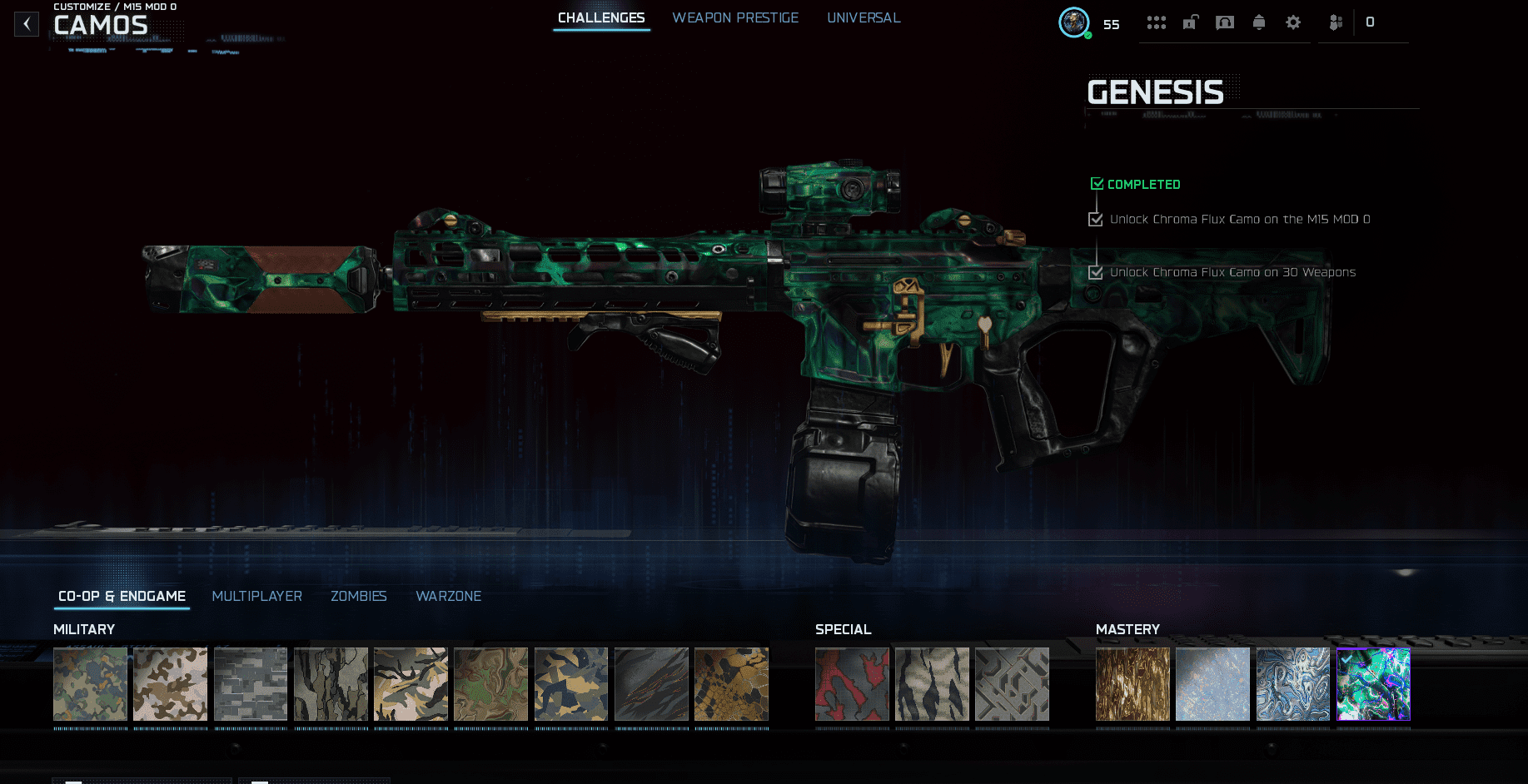
Task: Select the geometric gray special camo
Action: coord(1012,684)
